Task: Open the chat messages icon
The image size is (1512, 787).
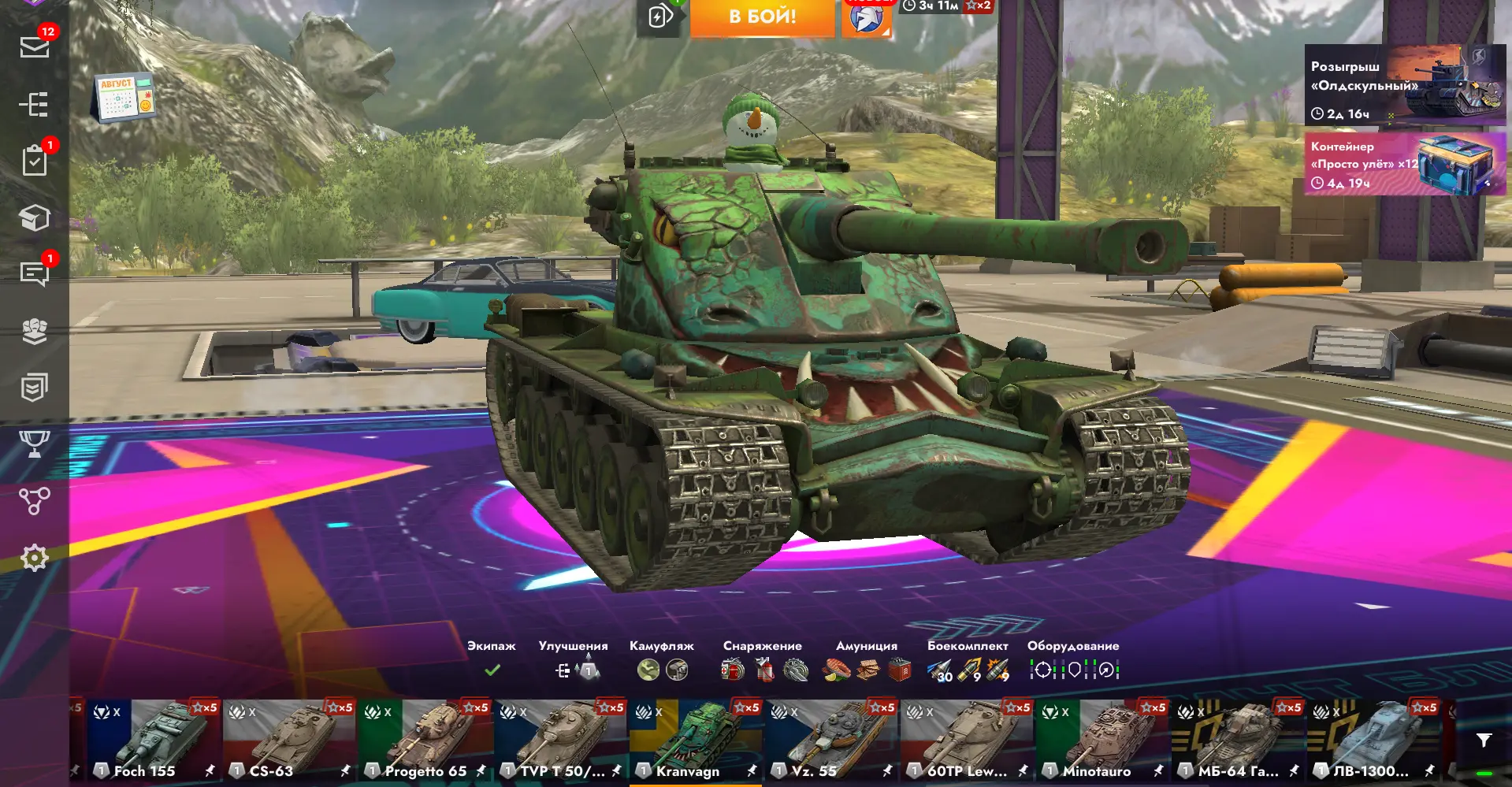Action: click(35, 274)
